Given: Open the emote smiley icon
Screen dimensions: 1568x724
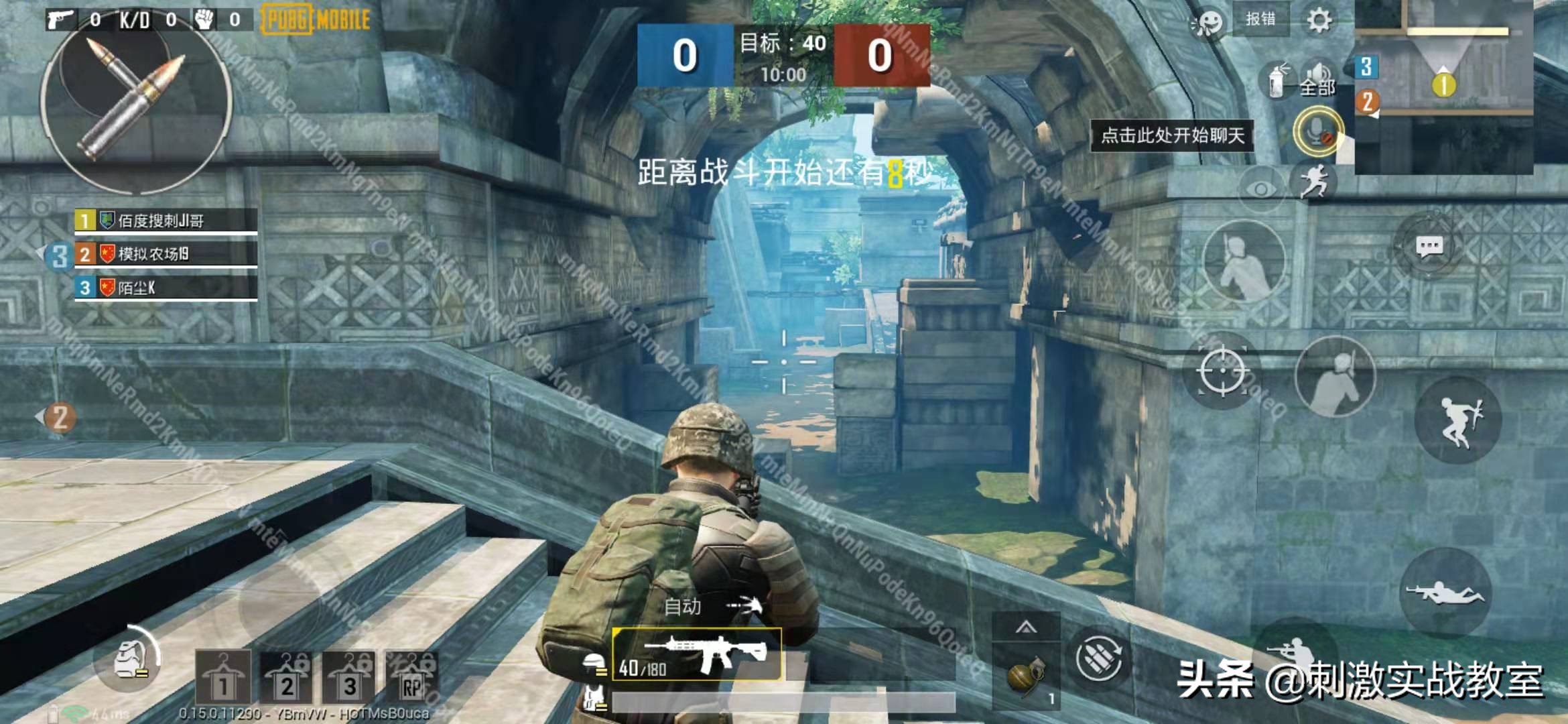Looking at the screenshot, I should pos(1207,24).
